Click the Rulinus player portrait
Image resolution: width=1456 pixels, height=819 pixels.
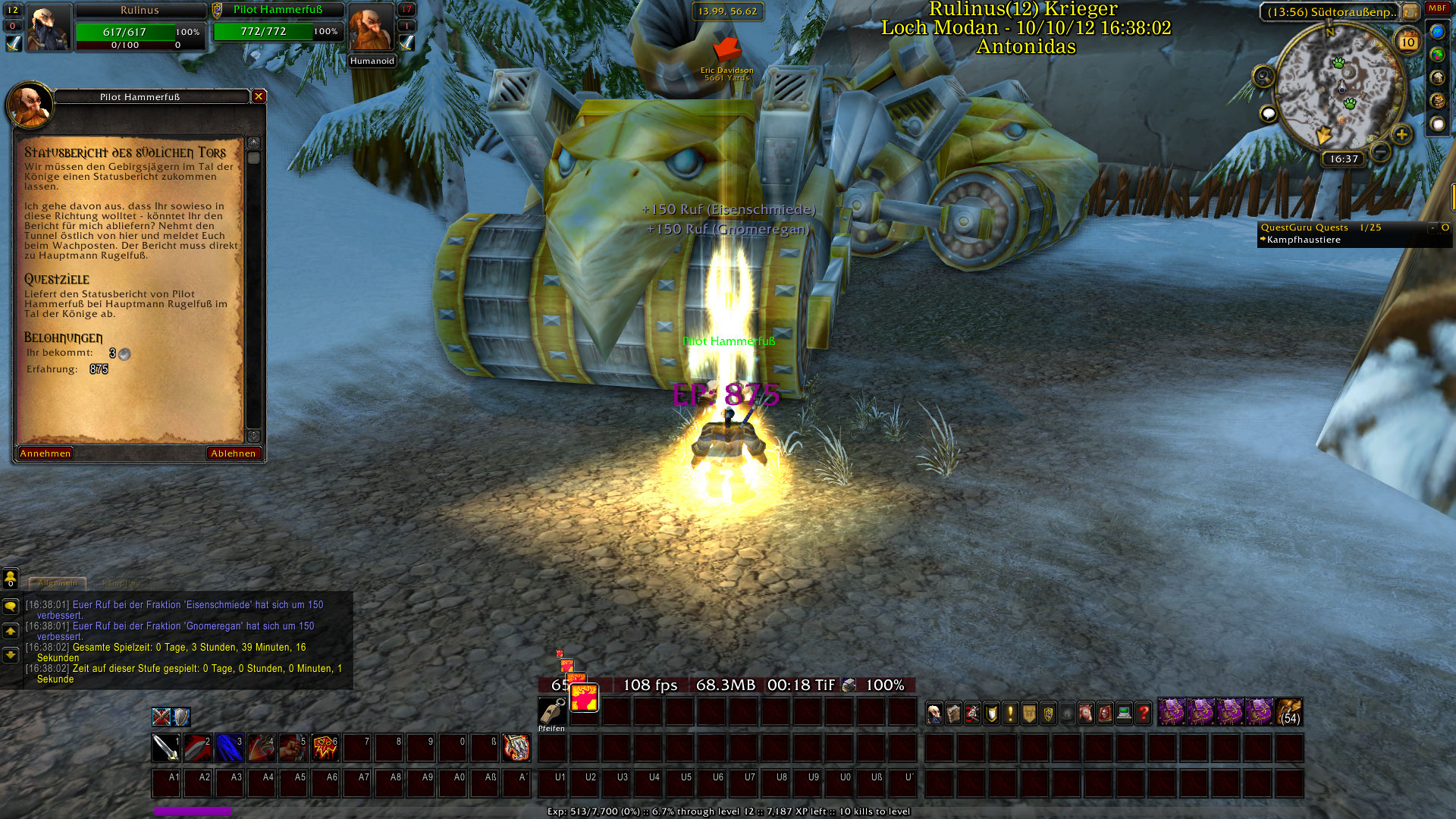pos(48,27)
